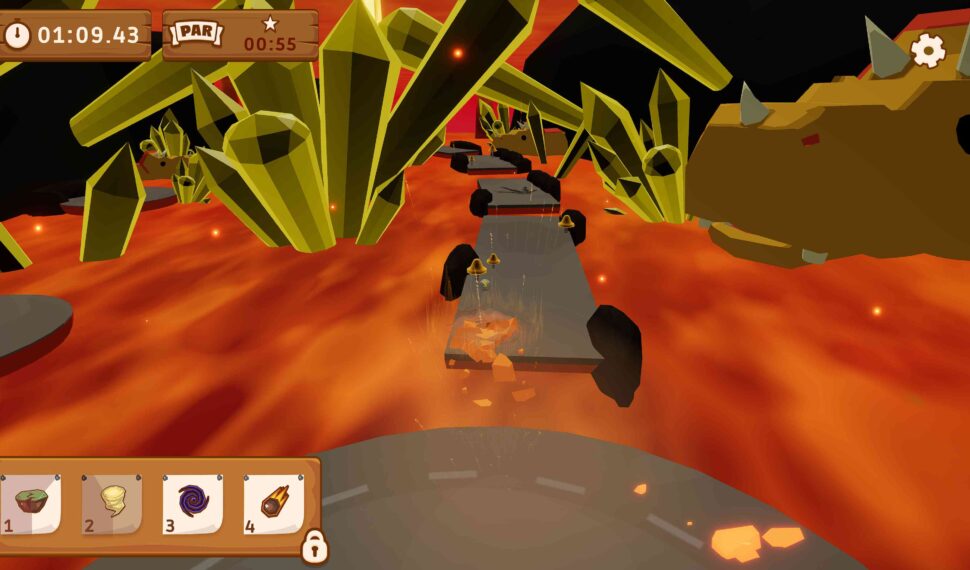Viewport: 970px width, 570px height.
Task: Toggle the padlock on the ability bar
Action: tap(314, 546)
